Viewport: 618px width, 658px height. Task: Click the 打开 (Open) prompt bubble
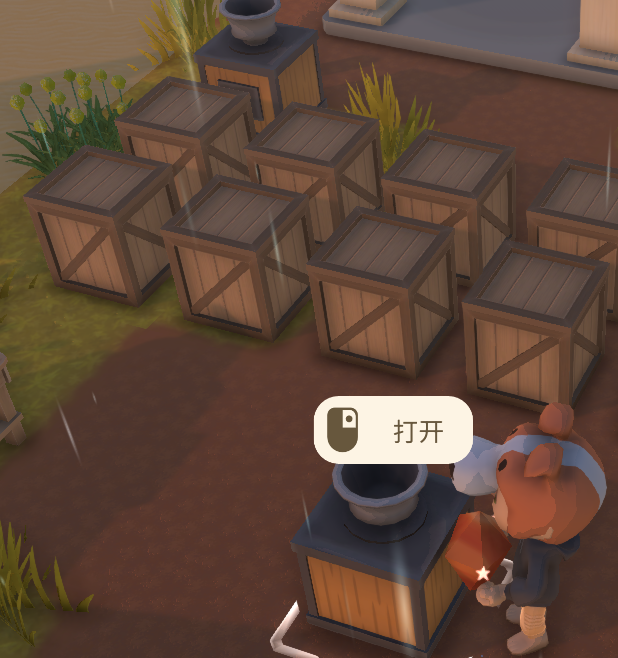[394, 430]
